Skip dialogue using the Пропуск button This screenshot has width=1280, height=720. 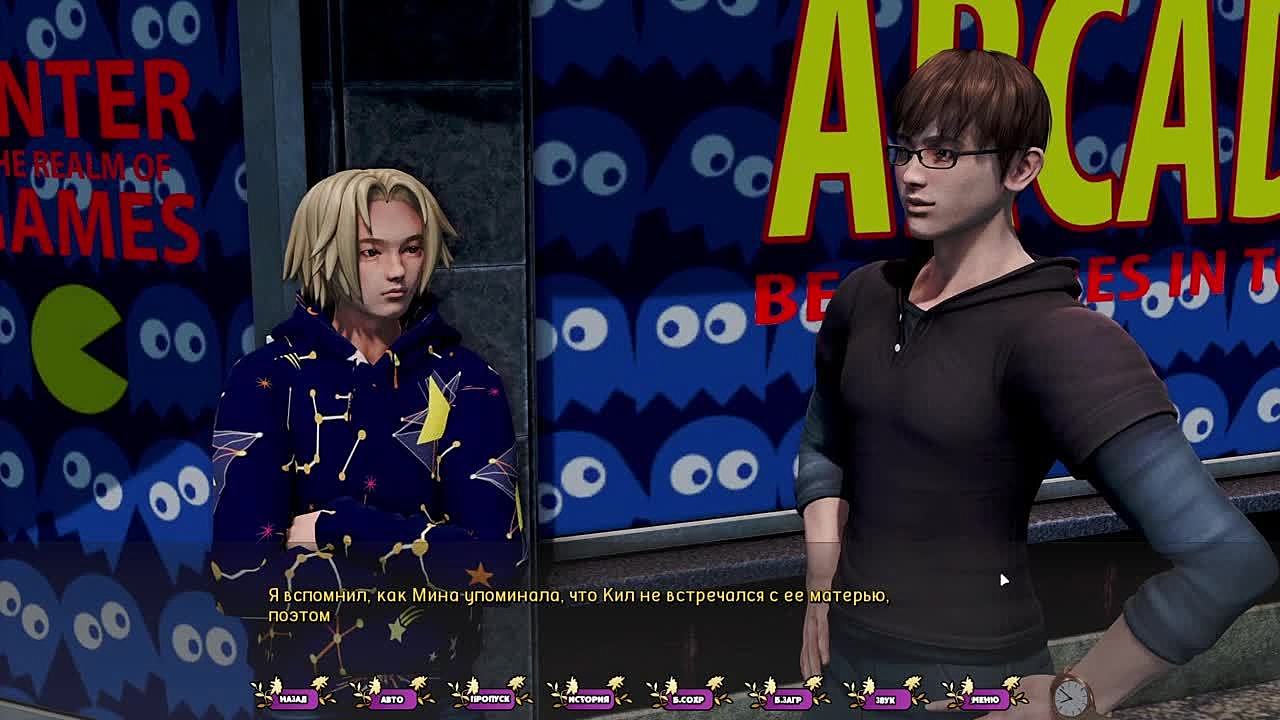point(490,698)
